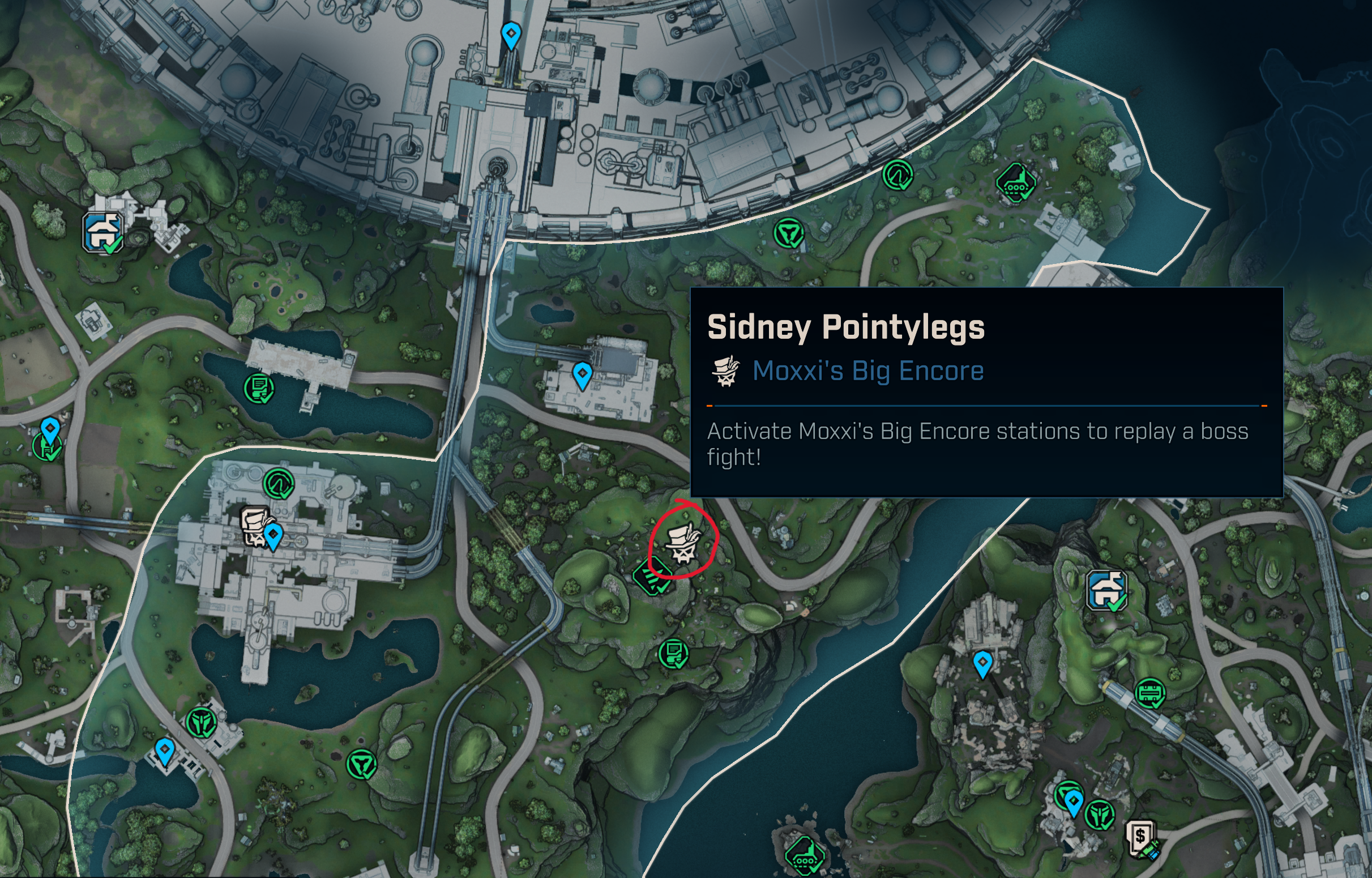Open the dollar-sign vending machine marker

coord(1140,837)
